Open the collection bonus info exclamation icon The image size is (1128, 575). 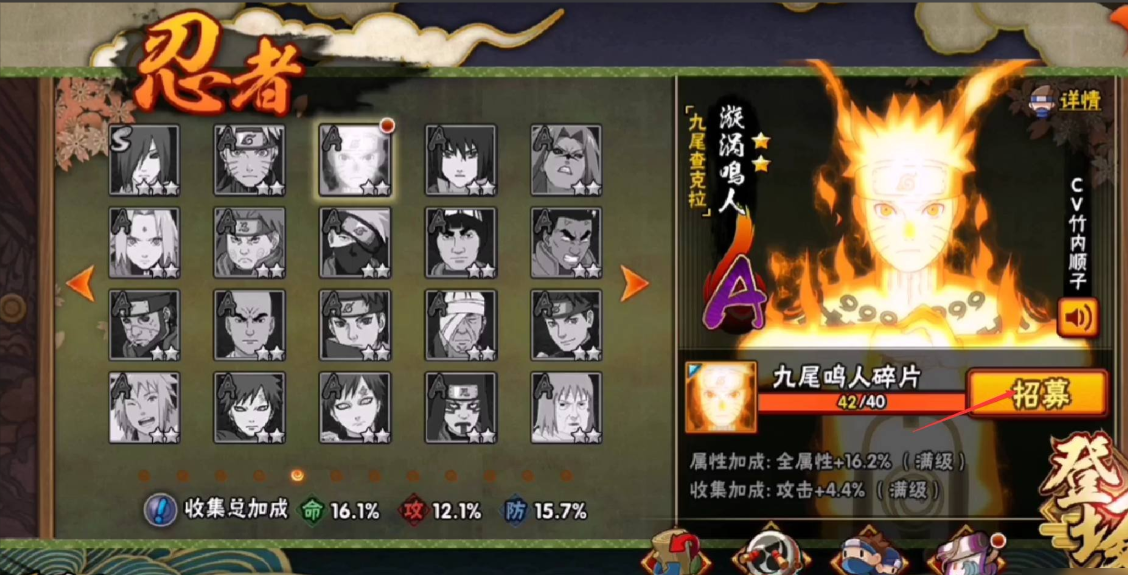tap(159, 509)
